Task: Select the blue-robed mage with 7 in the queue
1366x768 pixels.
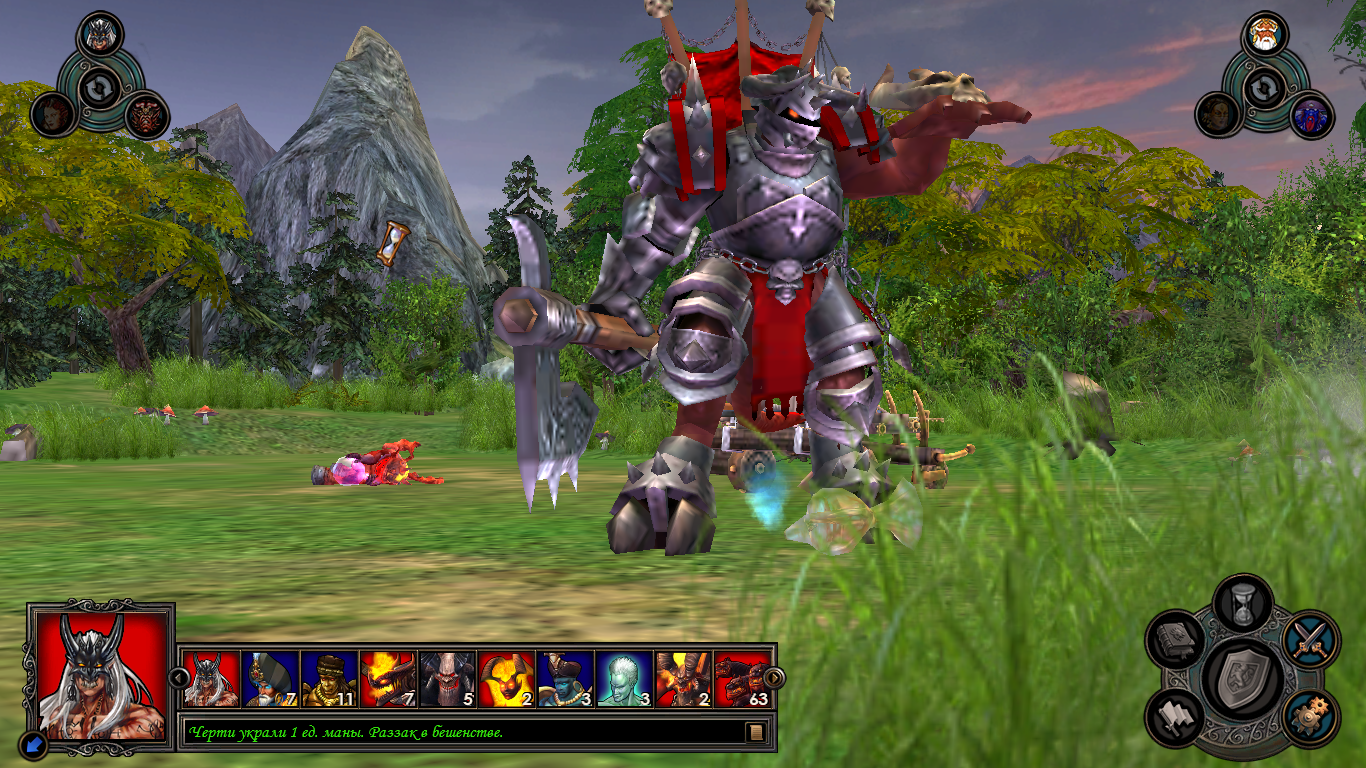Action: (270, 679)
